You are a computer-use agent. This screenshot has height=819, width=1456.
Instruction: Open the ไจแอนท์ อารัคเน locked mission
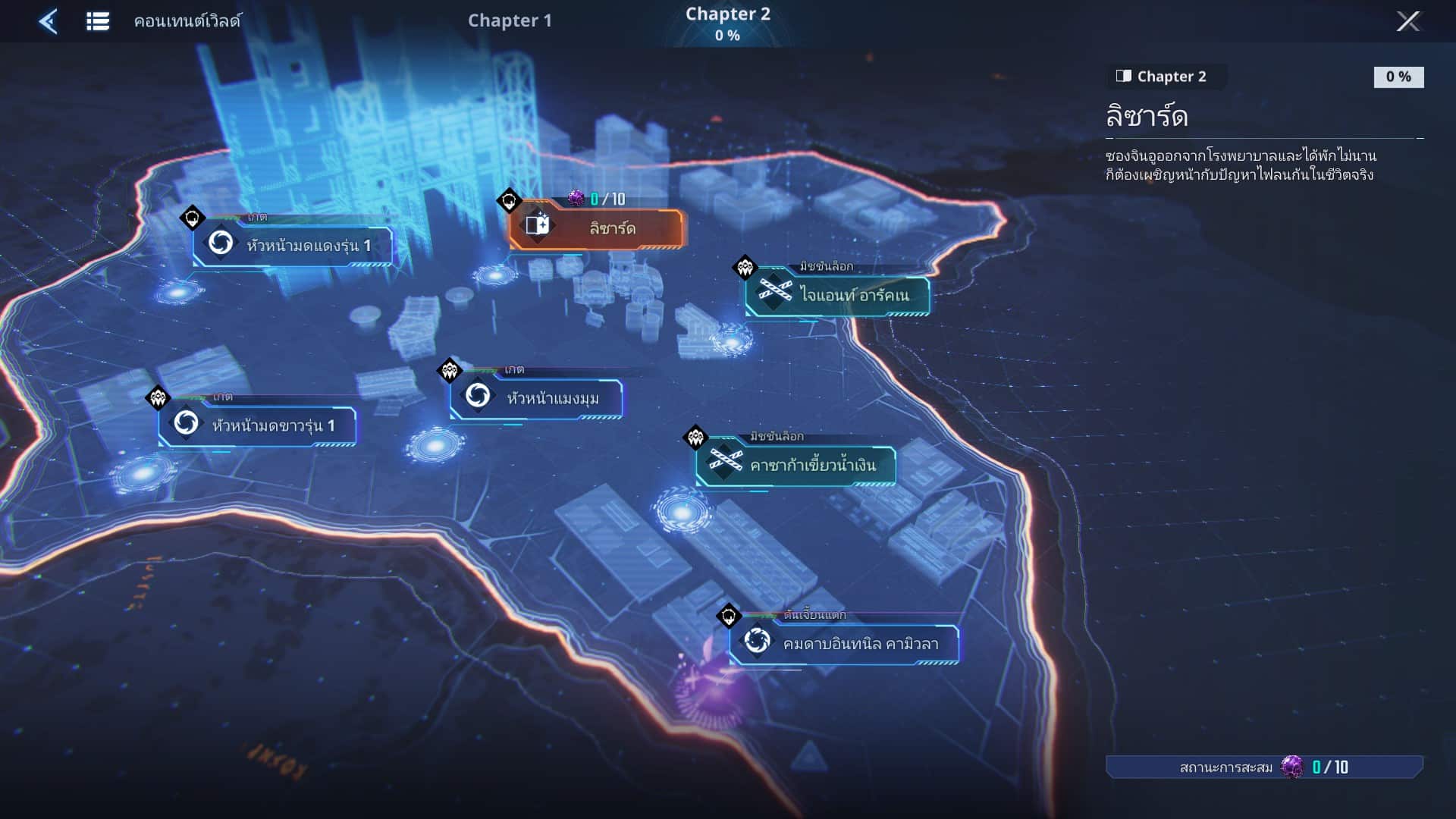pos(837,294)
